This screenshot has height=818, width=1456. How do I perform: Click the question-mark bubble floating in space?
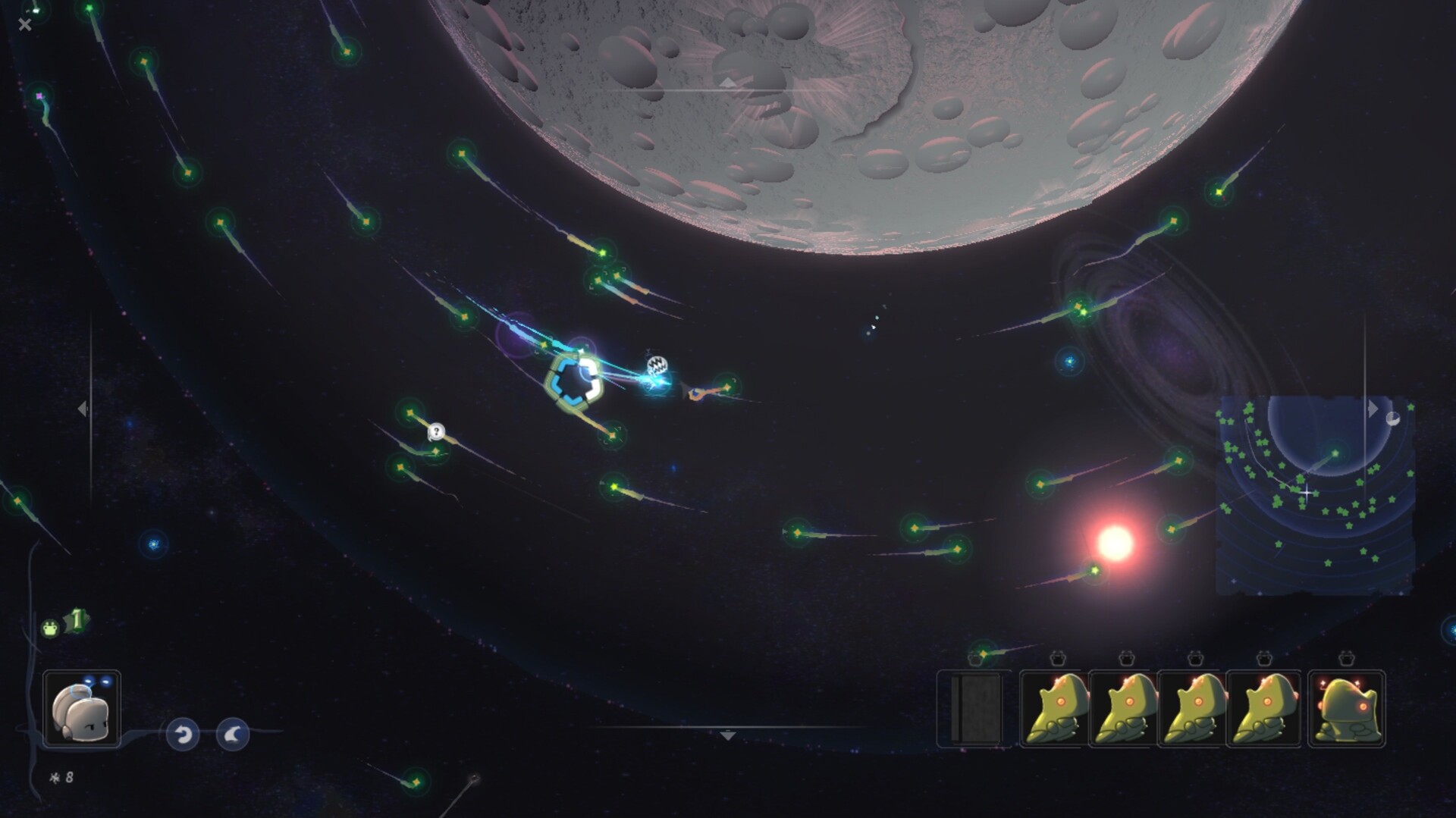click(x=436, y=432)
